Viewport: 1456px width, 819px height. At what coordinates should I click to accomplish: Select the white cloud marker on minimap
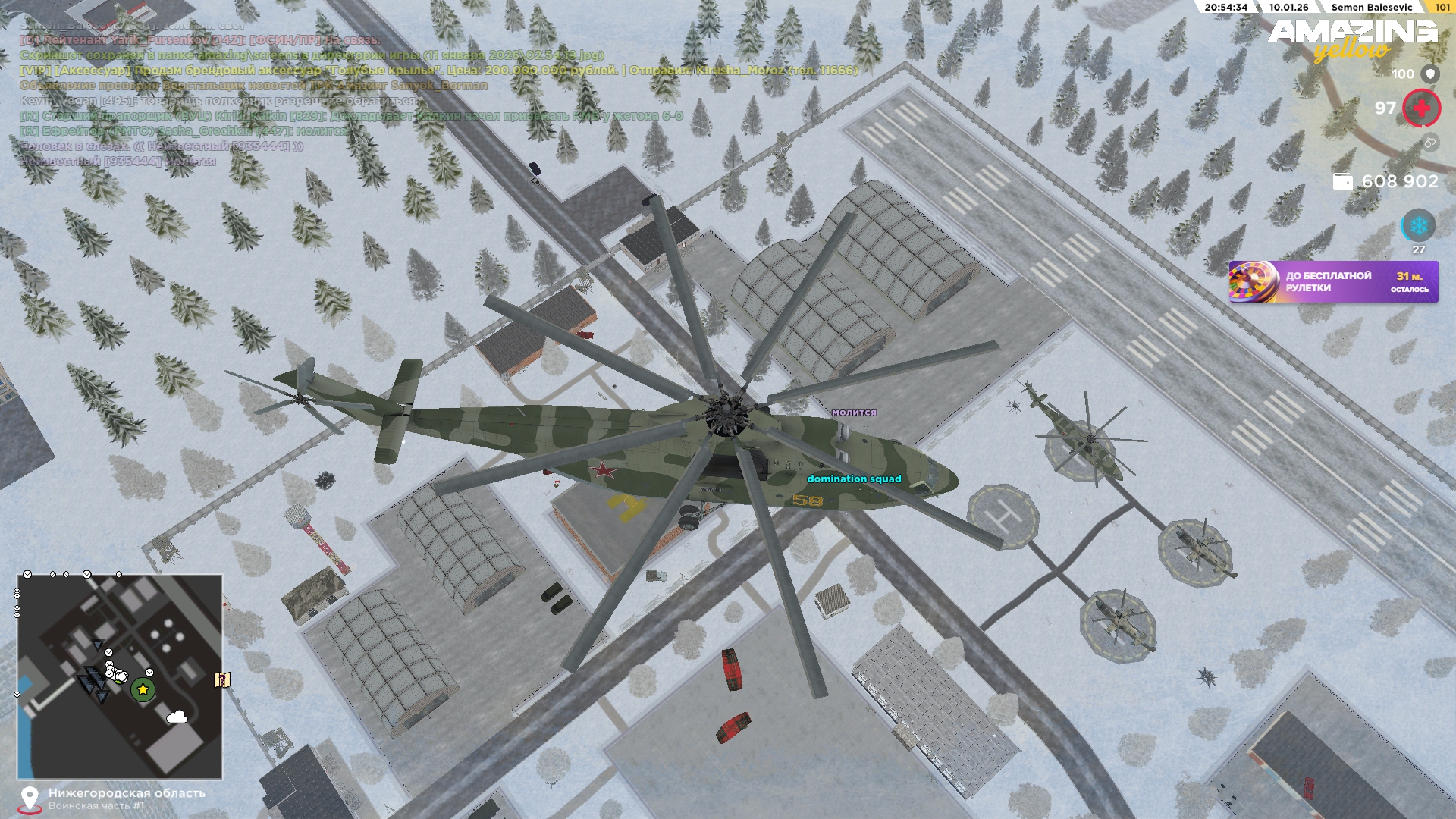coord(177,717)
